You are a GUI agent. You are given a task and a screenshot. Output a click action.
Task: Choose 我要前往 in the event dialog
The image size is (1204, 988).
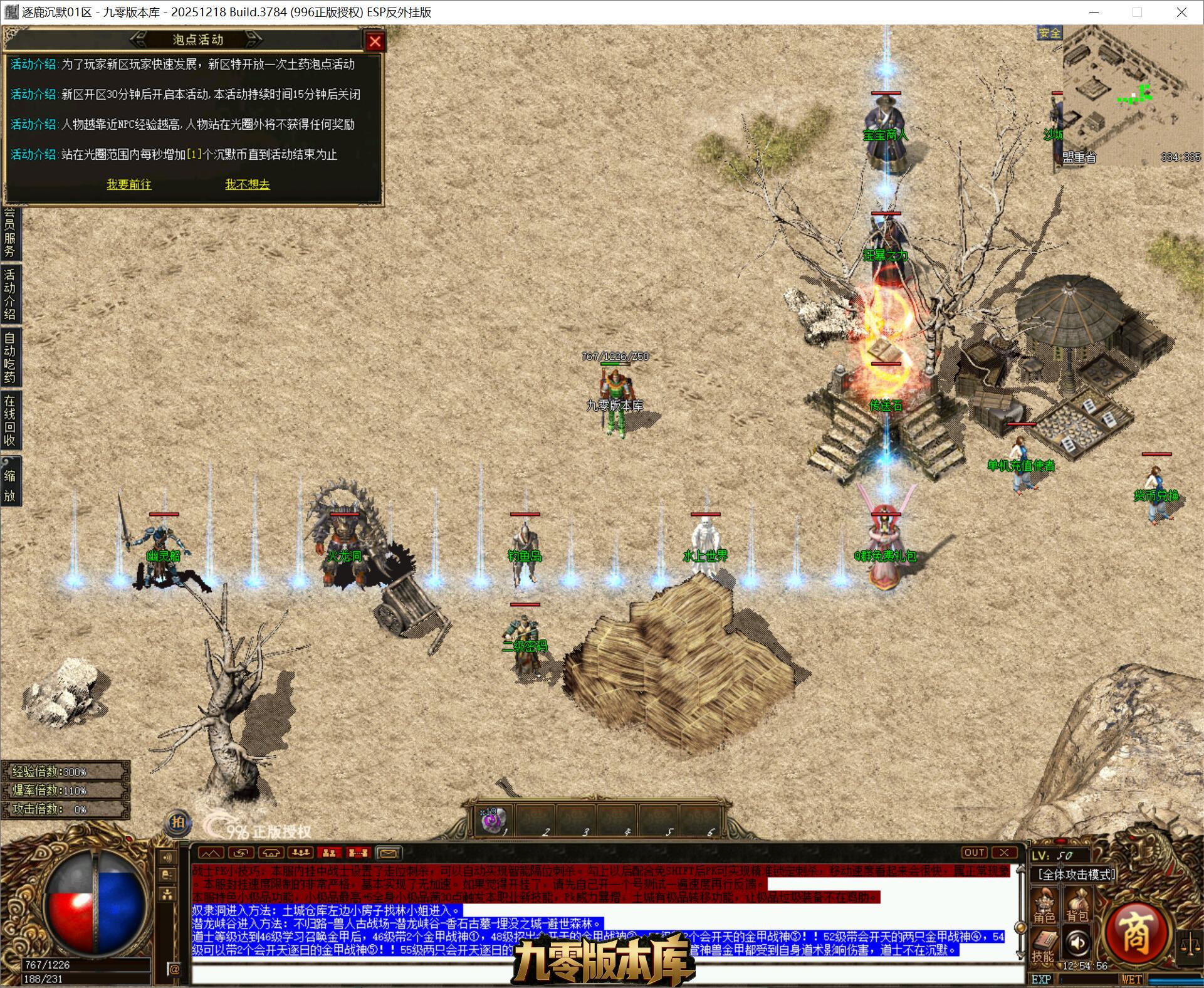[129, 184]
